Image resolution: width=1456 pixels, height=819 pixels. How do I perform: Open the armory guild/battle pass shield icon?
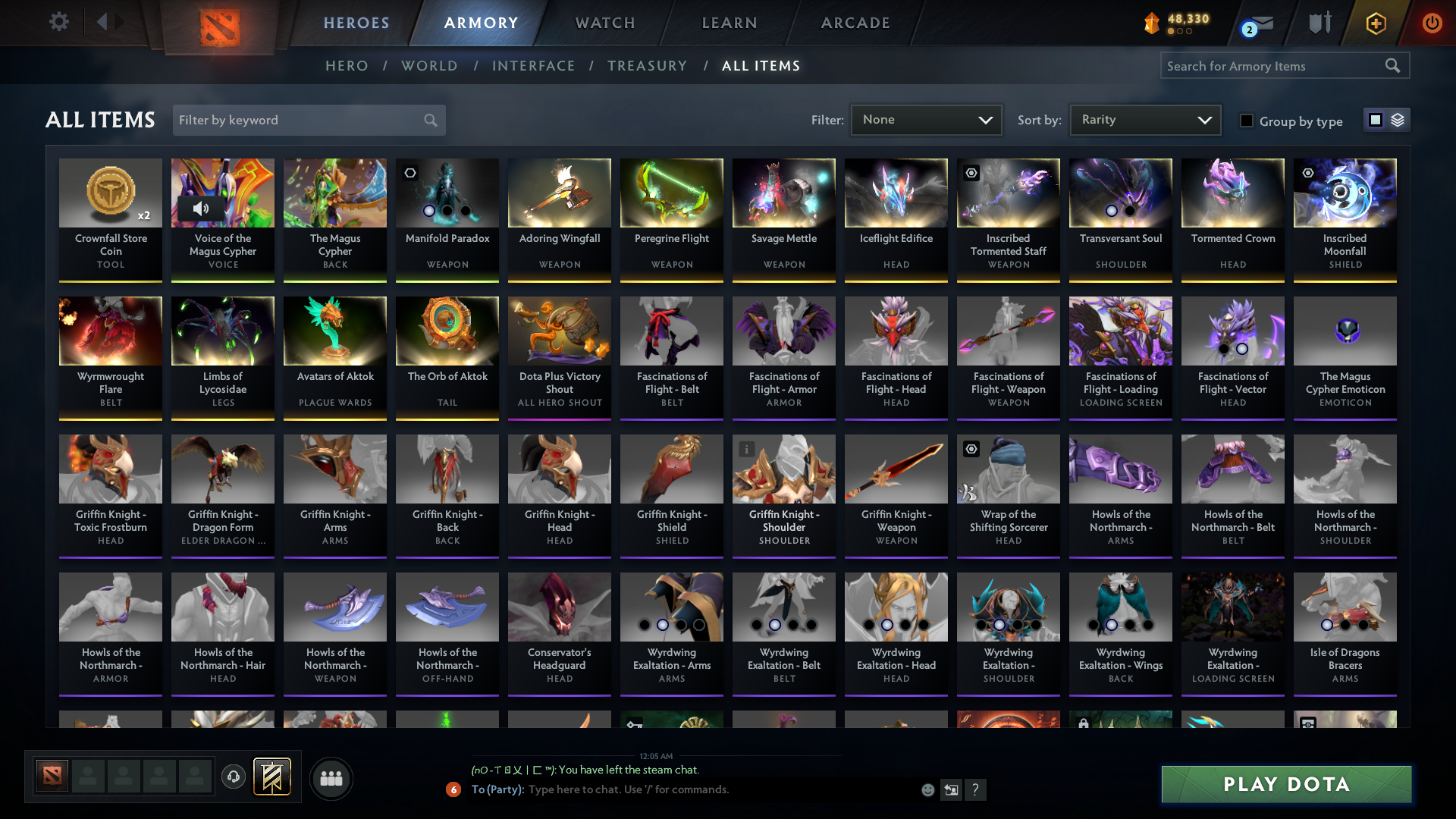coord(1319,23)
